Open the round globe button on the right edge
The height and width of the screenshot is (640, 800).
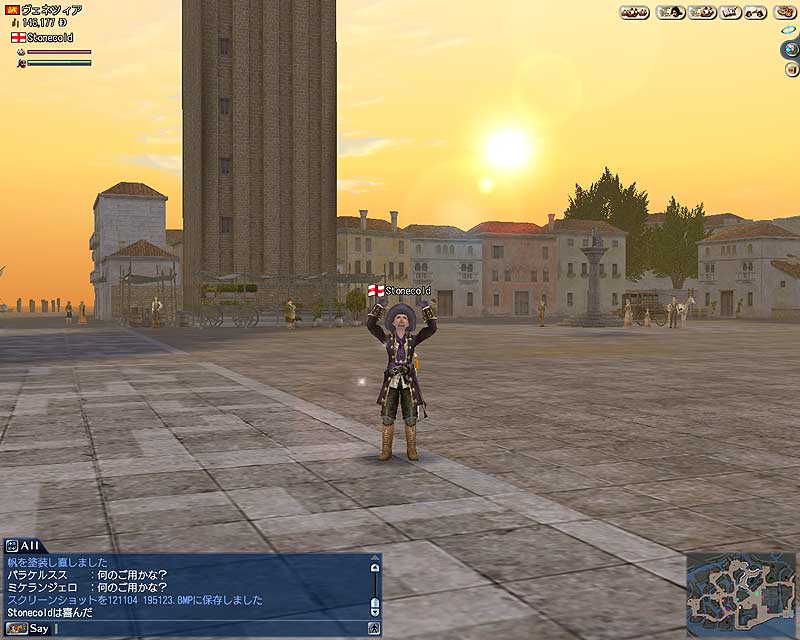pyautogui.click(x=789, y=48)
